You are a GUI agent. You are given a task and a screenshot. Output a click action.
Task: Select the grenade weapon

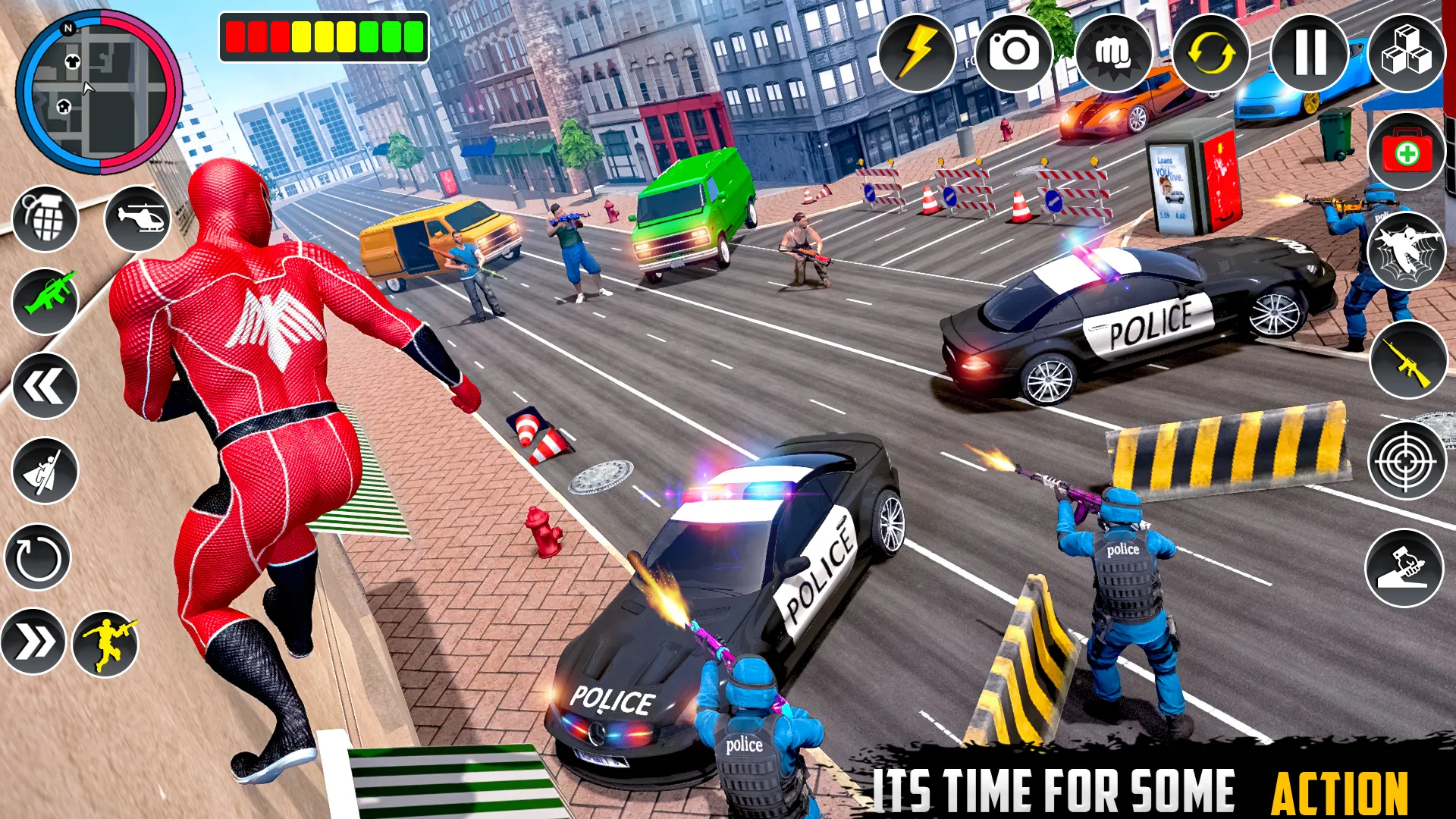tap(45, 219)
